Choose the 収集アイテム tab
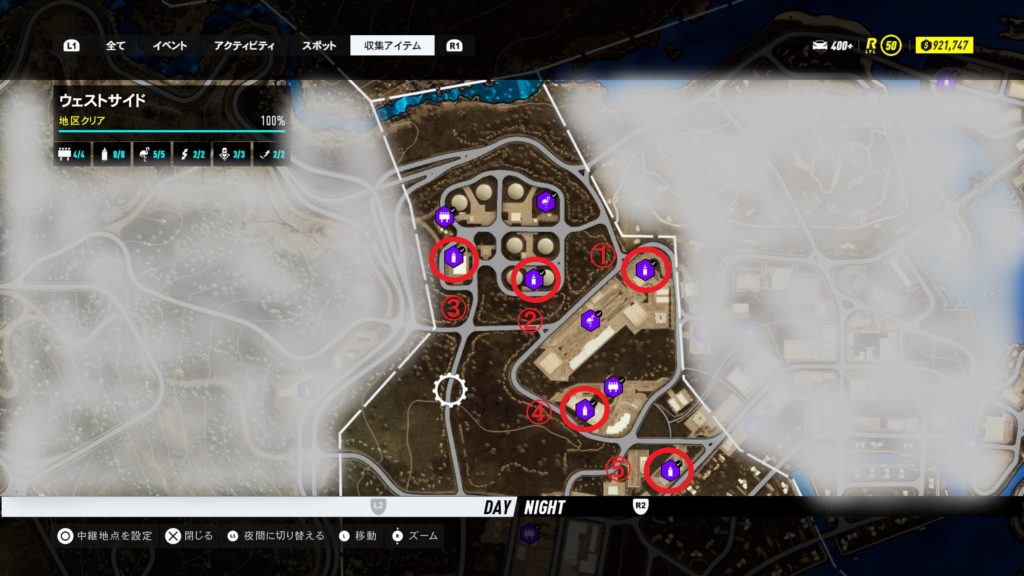The height and width of the screenshot is (576, 1024). tap(392, 46)
